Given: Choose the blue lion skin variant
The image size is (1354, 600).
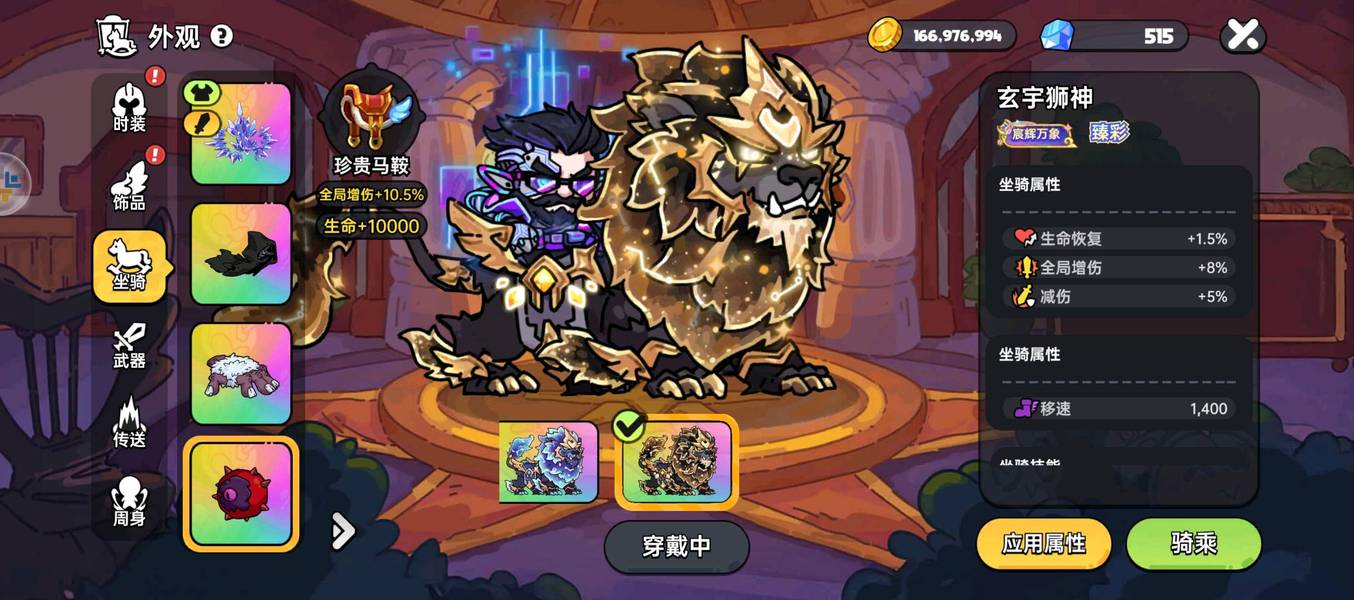Looking at the screenshot, I should pyautogui.click(x=548, y=462).
